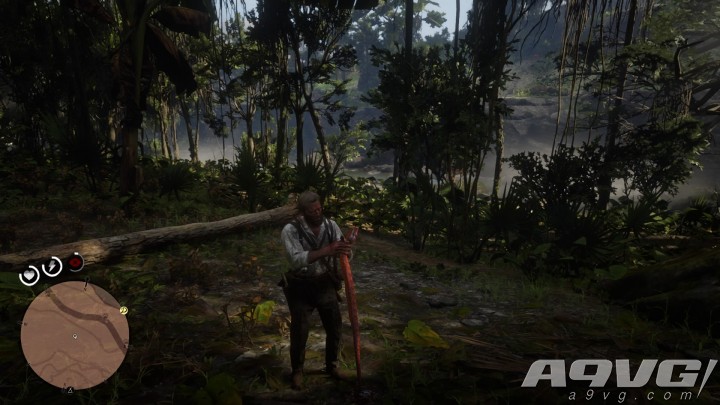Screen dimensions: 720x405
Task: Open the circular minimap
Action: (x=75, y=335)
